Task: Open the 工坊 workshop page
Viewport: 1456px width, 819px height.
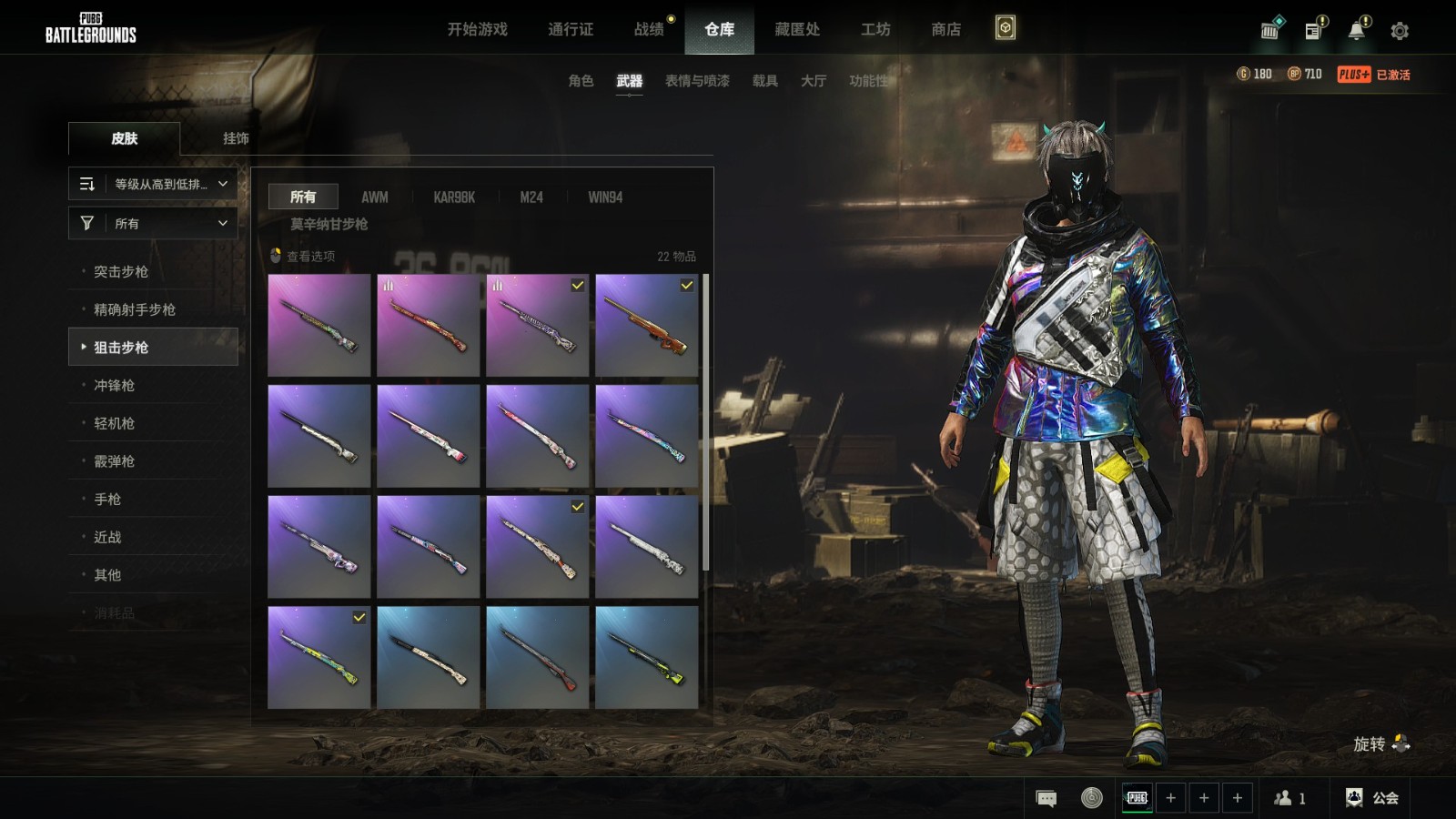Action: [x=875, y=29]
